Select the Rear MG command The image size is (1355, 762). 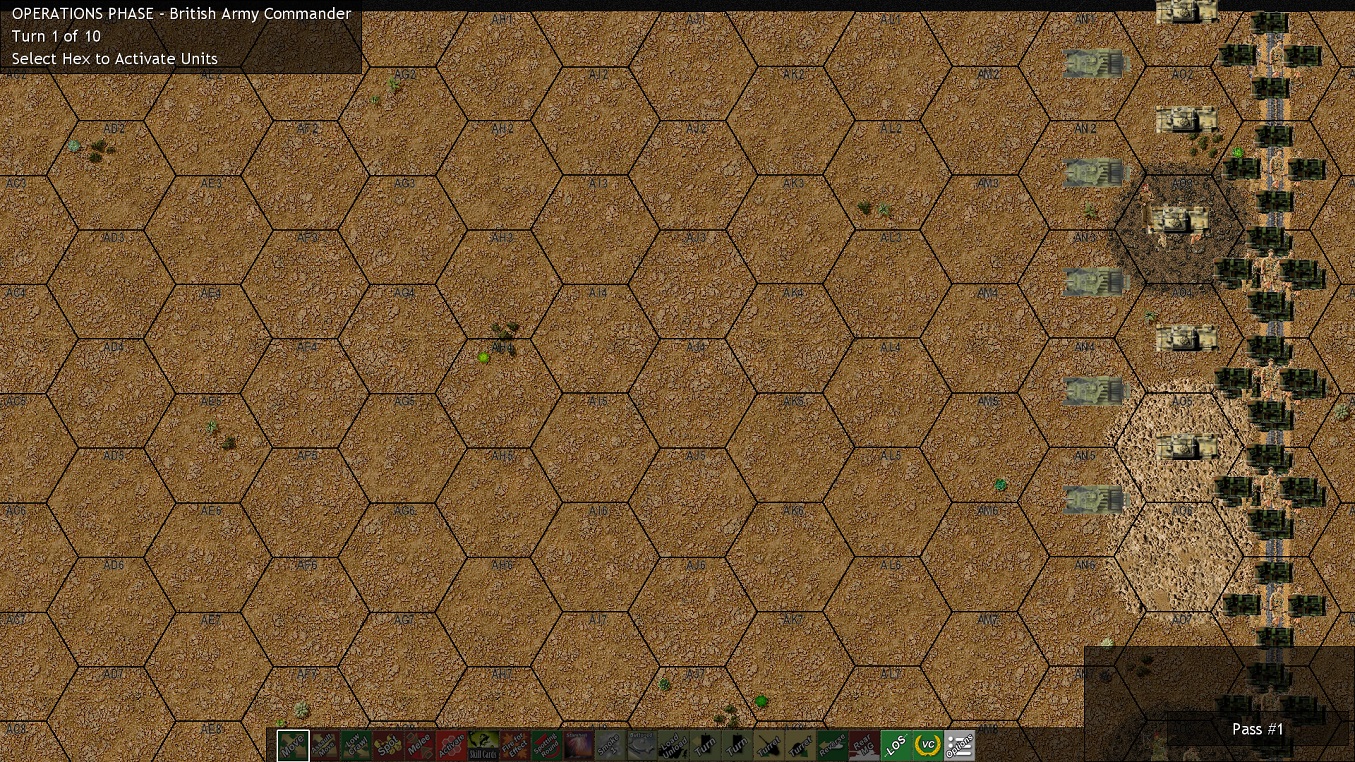864,744
